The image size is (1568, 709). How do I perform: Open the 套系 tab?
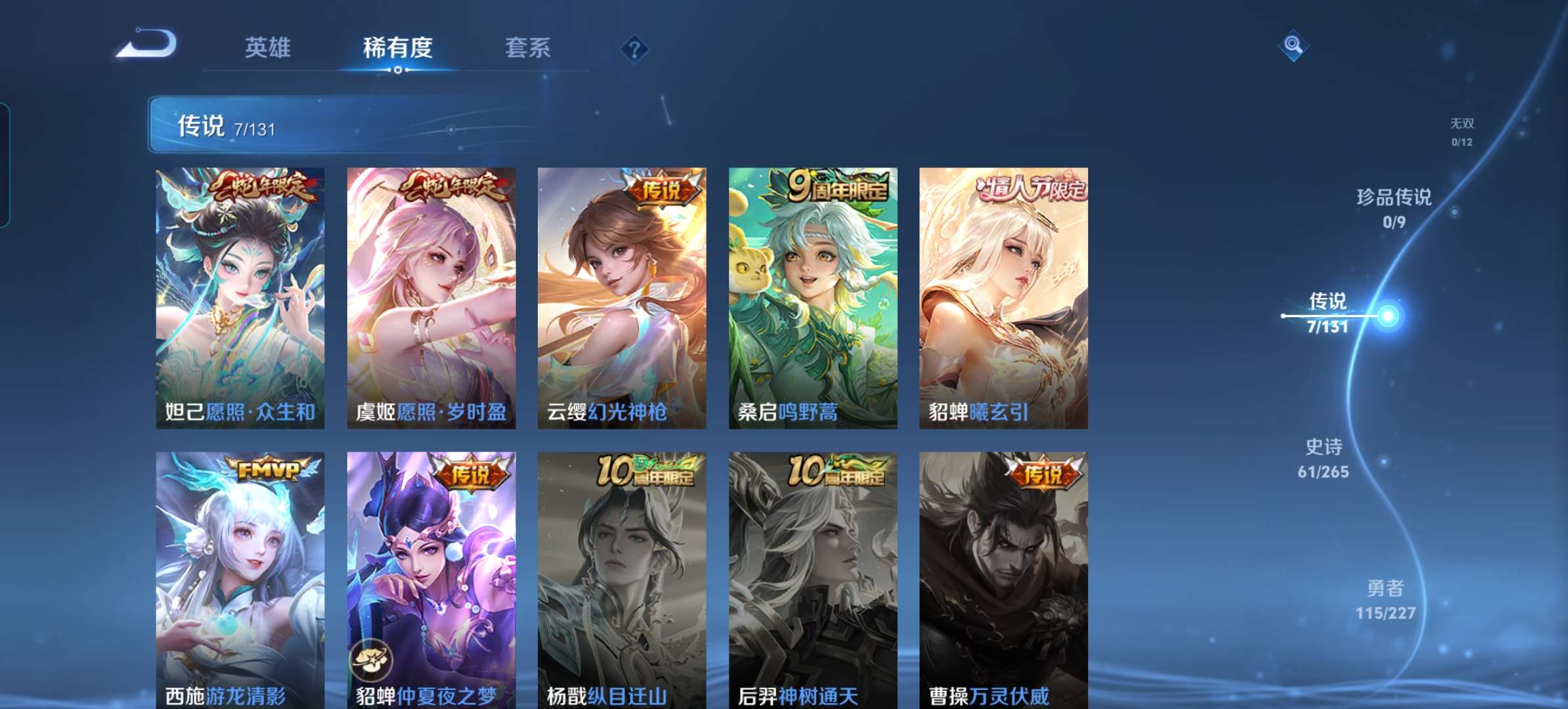[527, 48]
